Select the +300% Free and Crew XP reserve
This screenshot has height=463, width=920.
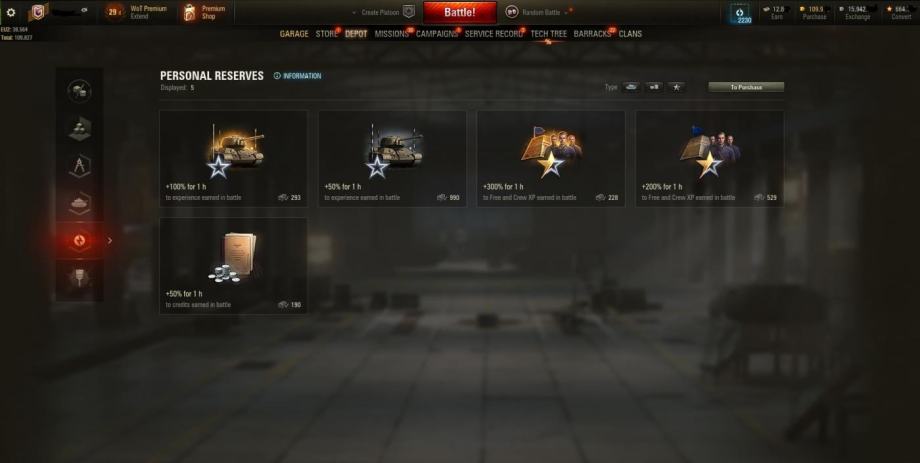pyautogui.click(x=550, y=158)
